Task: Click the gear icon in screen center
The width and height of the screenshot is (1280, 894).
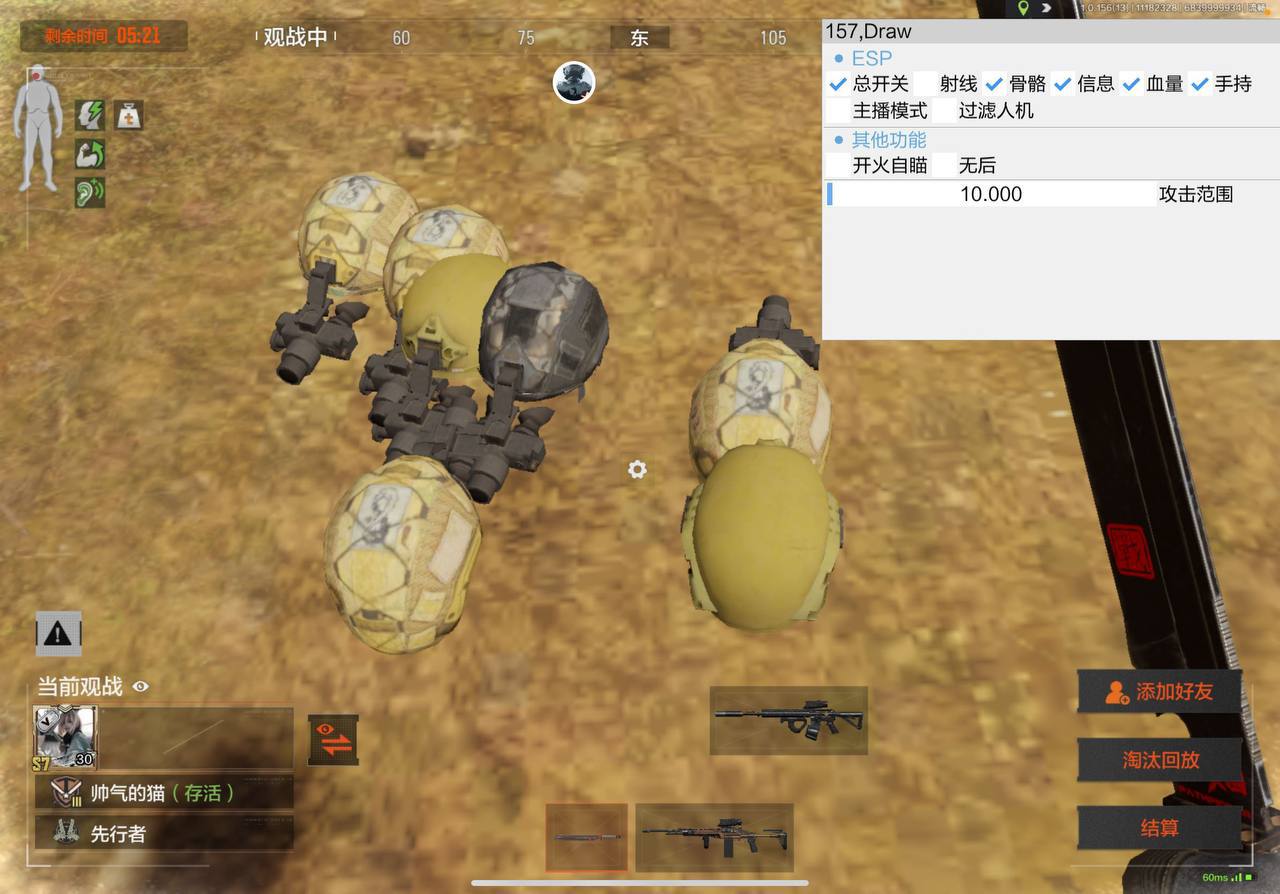Action: click(637, 469)
